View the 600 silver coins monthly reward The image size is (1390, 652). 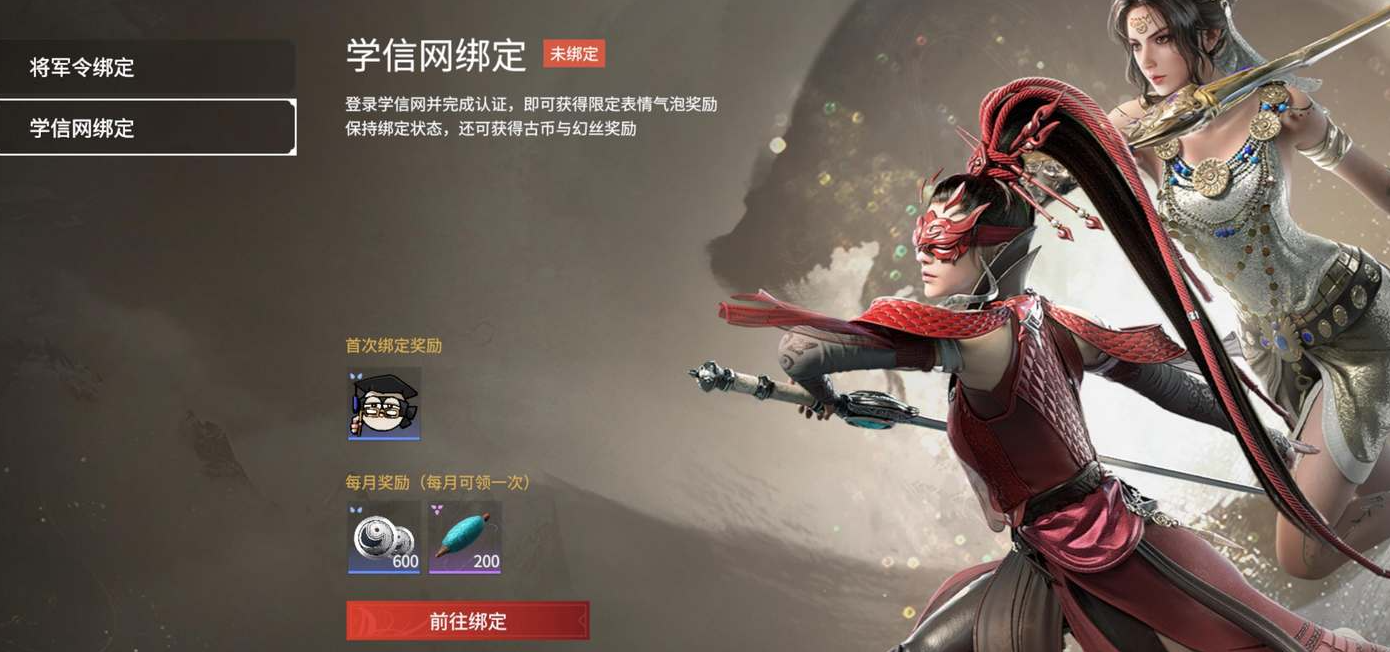tap(384, 538)
